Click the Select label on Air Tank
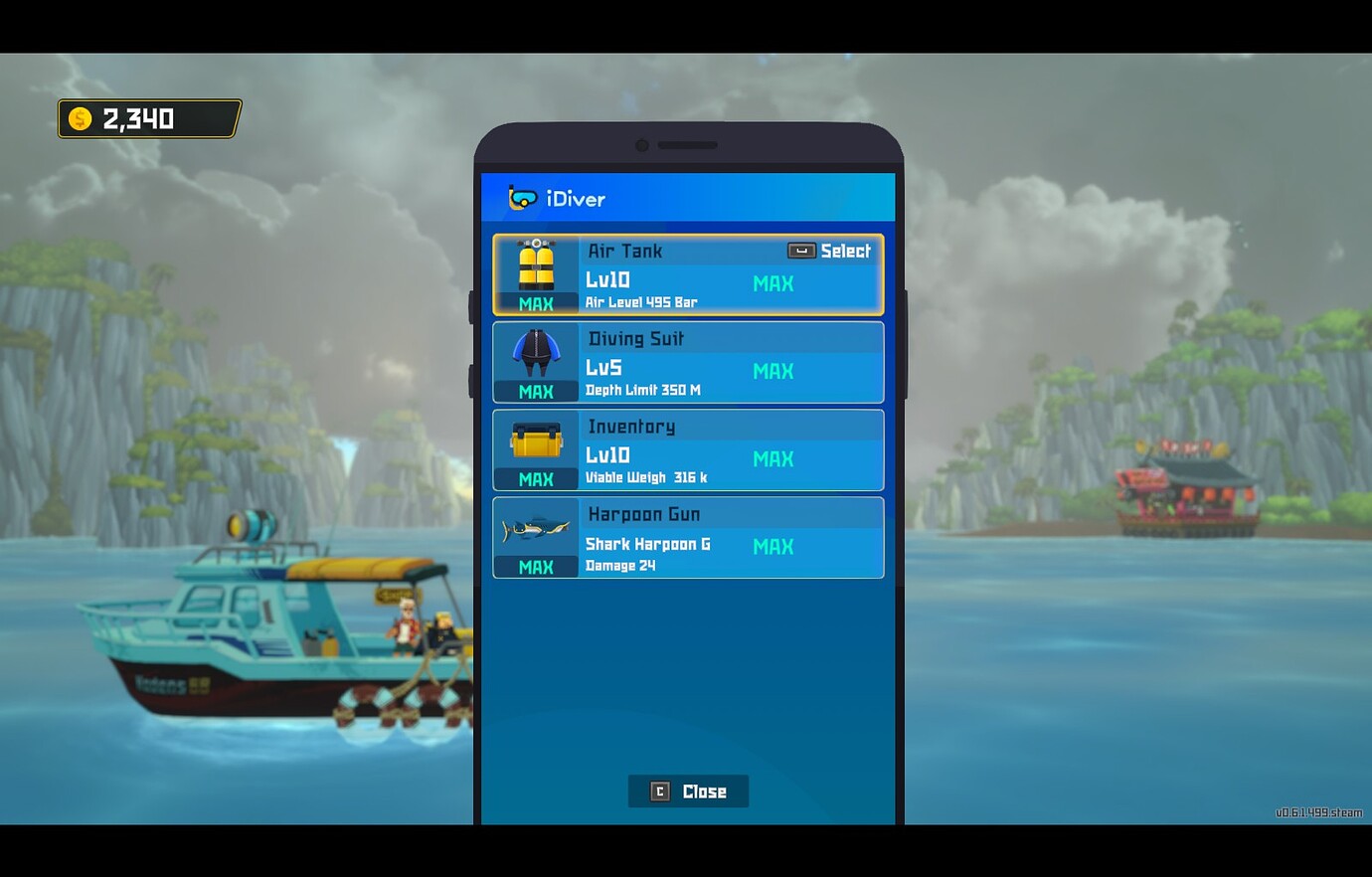Screen dimensions: 1372x877 844,252
